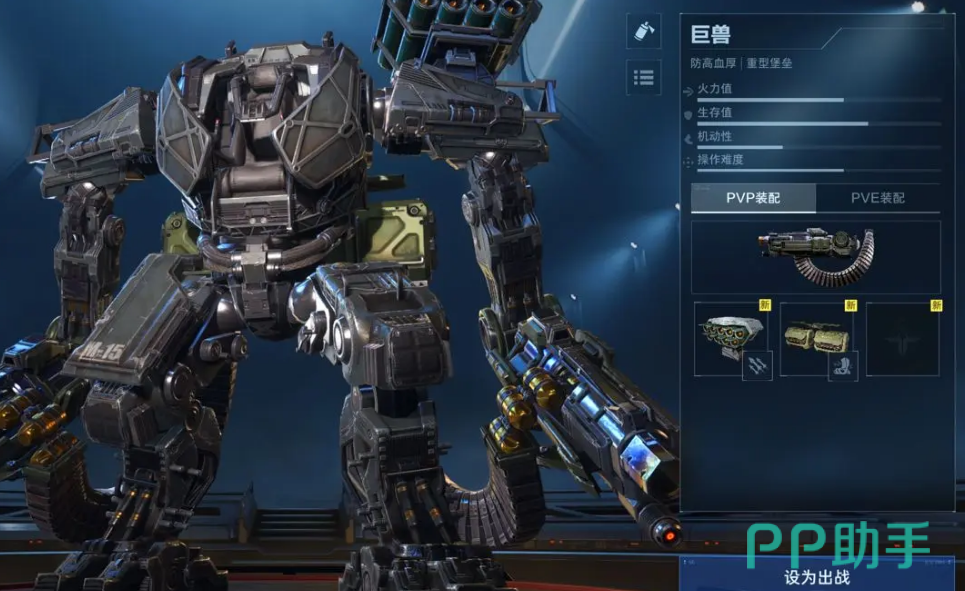Choose the twin green canister module slot
Viewport: 965px width, 591px height.
click(817, 339)
